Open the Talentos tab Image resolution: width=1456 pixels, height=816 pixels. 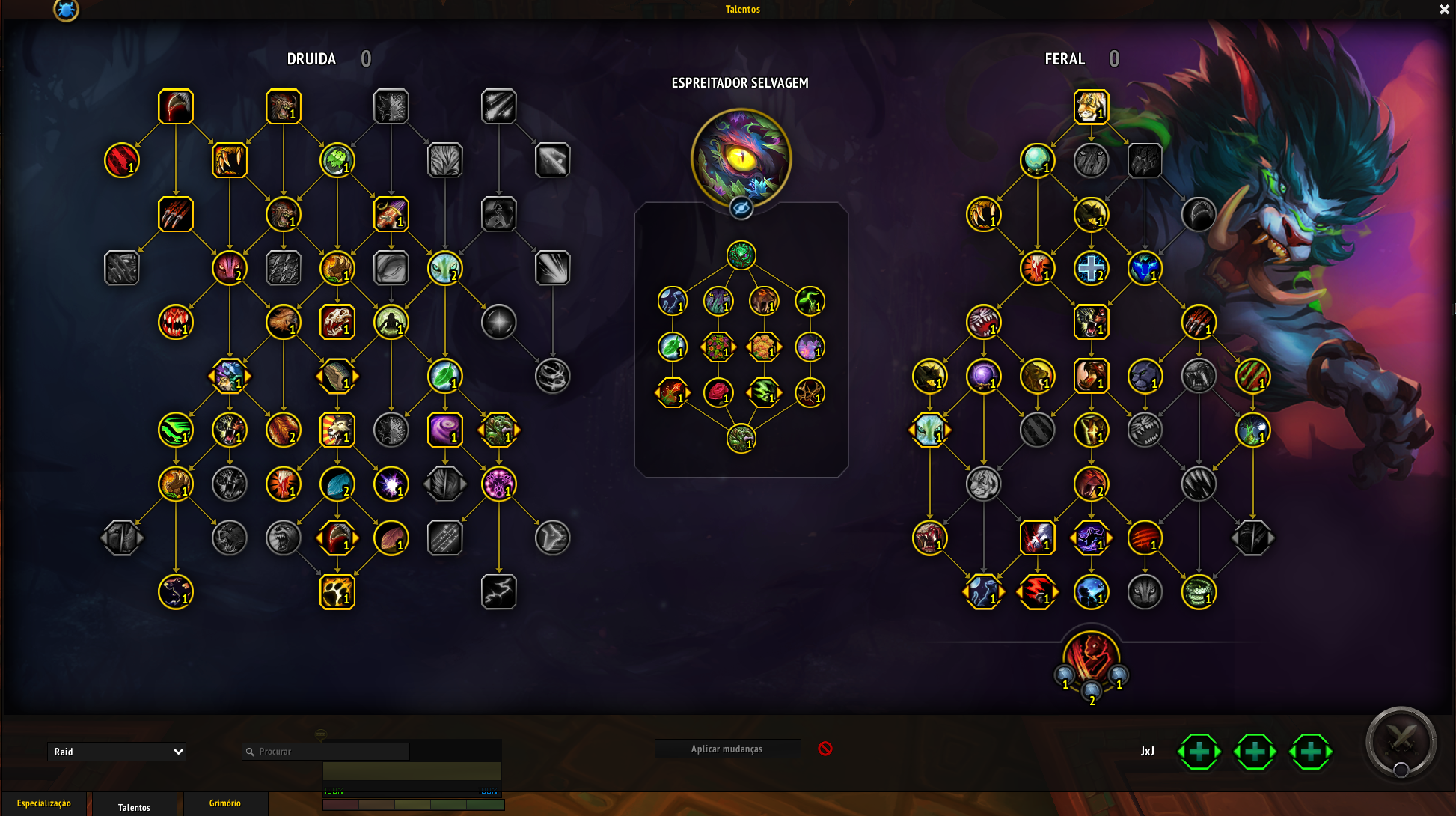[134, 806]
